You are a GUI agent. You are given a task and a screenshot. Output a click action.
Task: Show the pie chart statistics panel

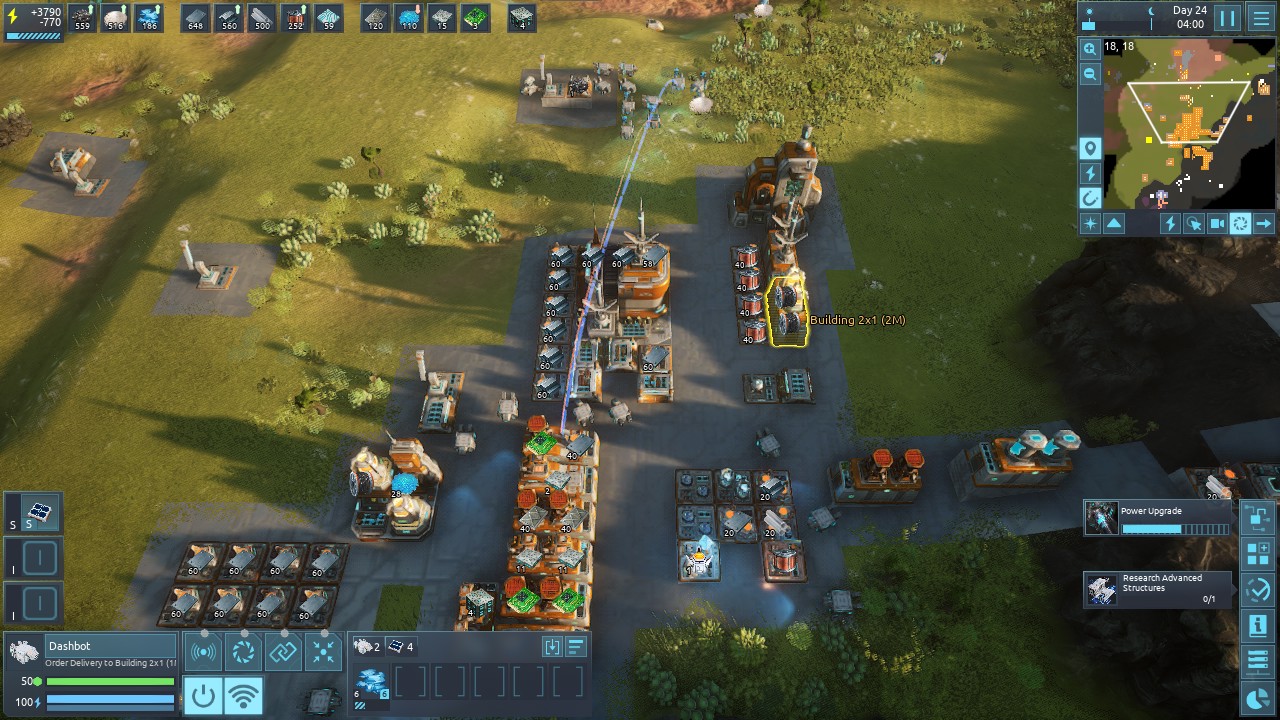click(1257, 698)
